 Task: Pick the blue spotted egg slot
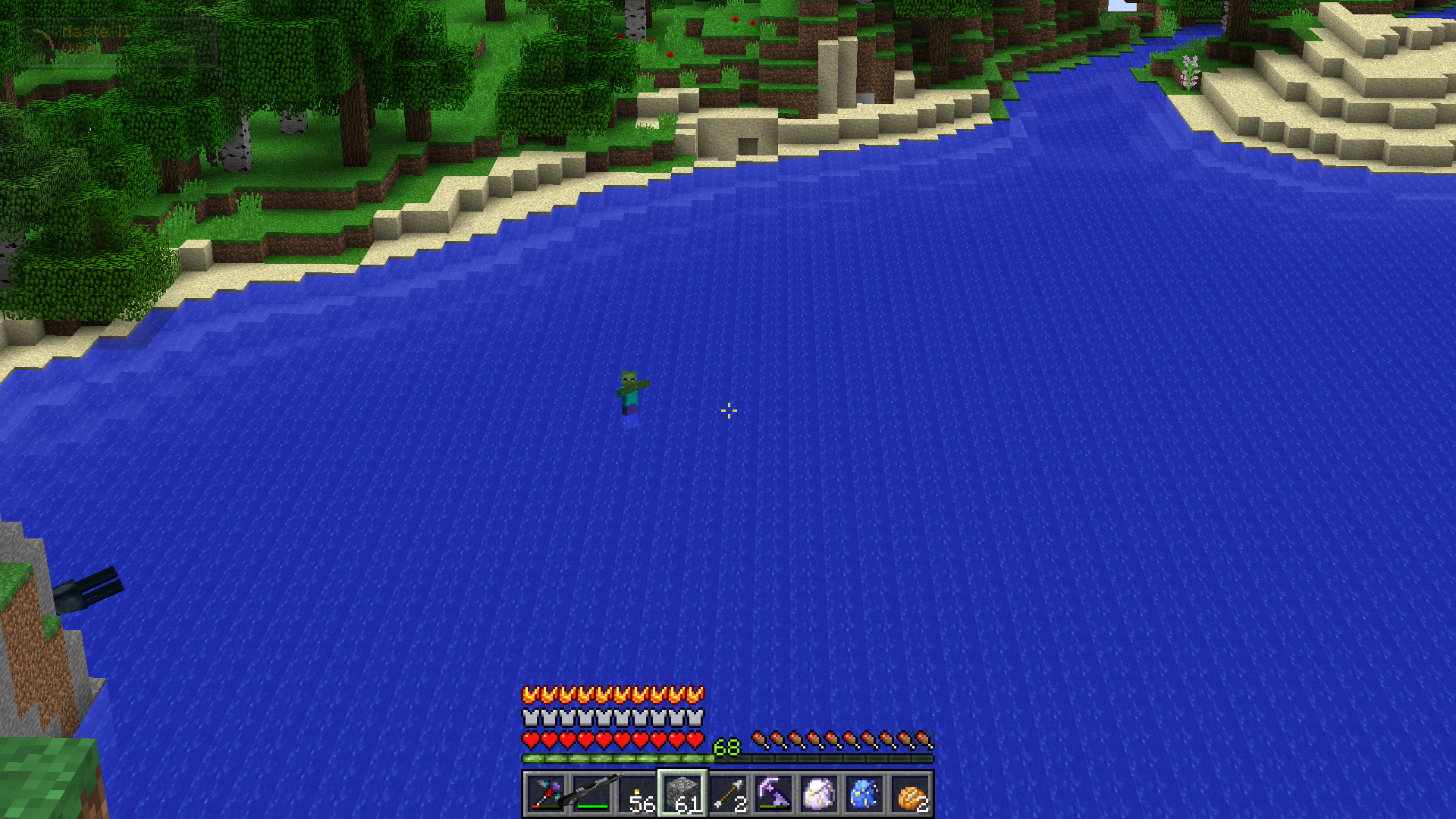click(864, 794)
